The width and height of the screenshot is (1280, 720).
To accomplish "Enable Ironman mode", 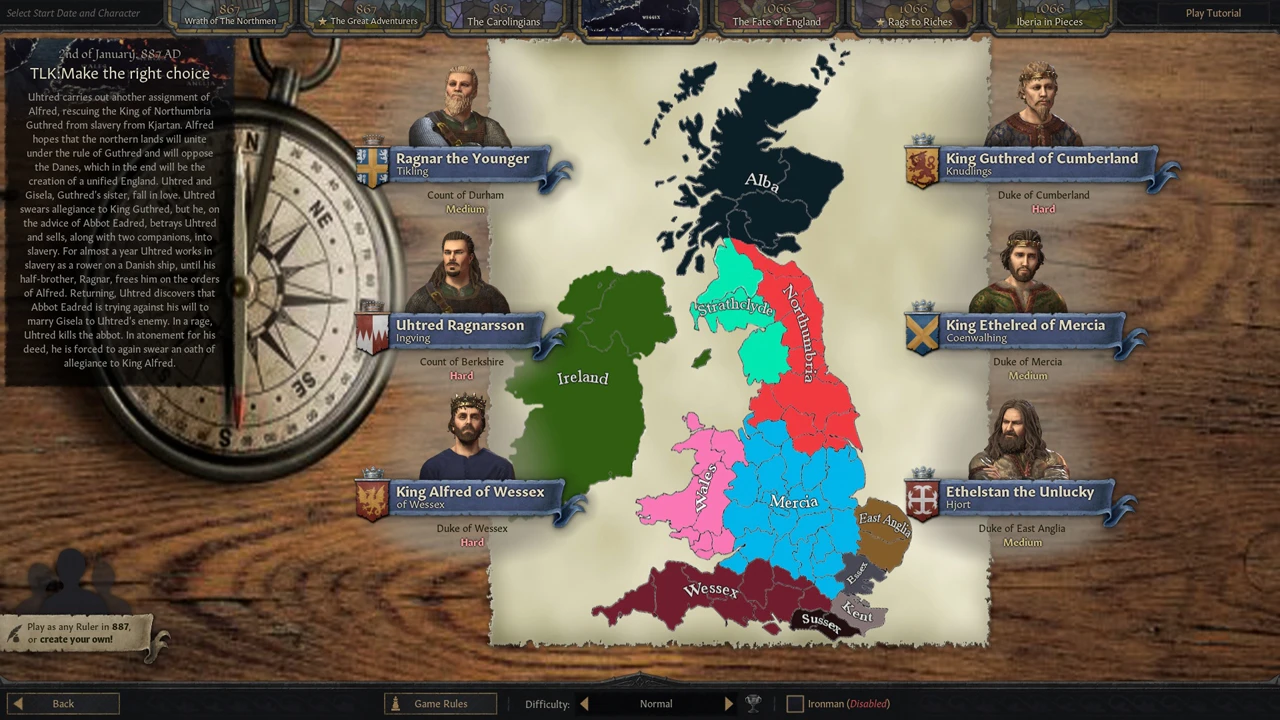I will coord(795,703).
